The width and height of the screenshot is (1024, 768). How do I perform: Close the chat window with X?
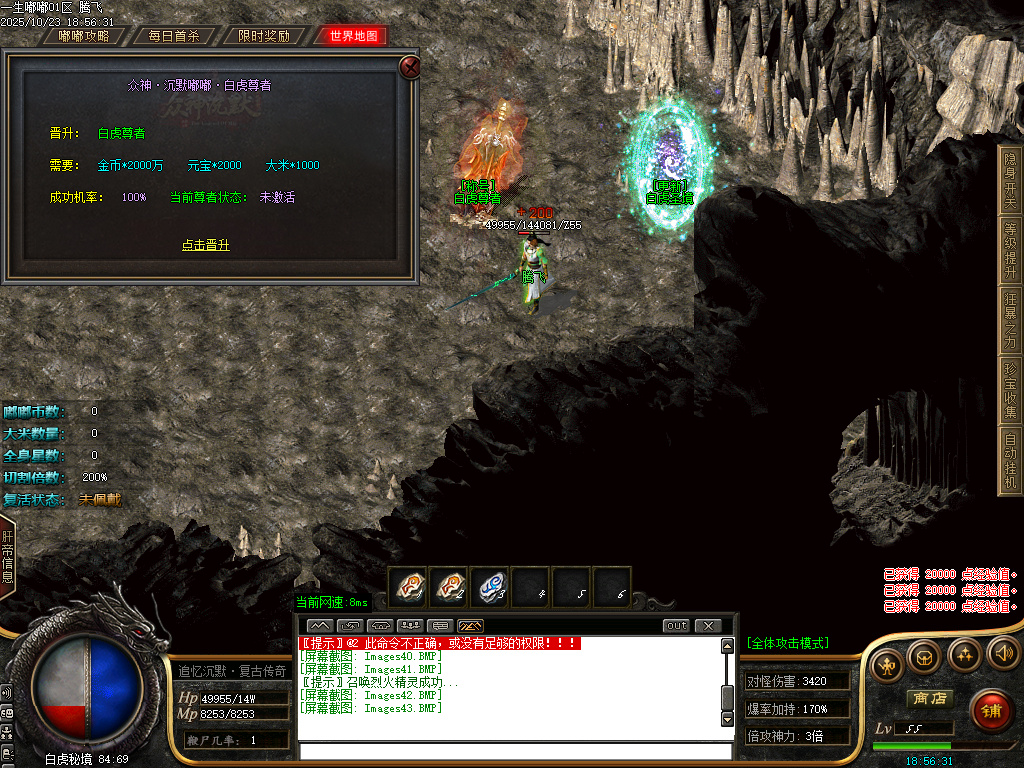tap(708, 626)
